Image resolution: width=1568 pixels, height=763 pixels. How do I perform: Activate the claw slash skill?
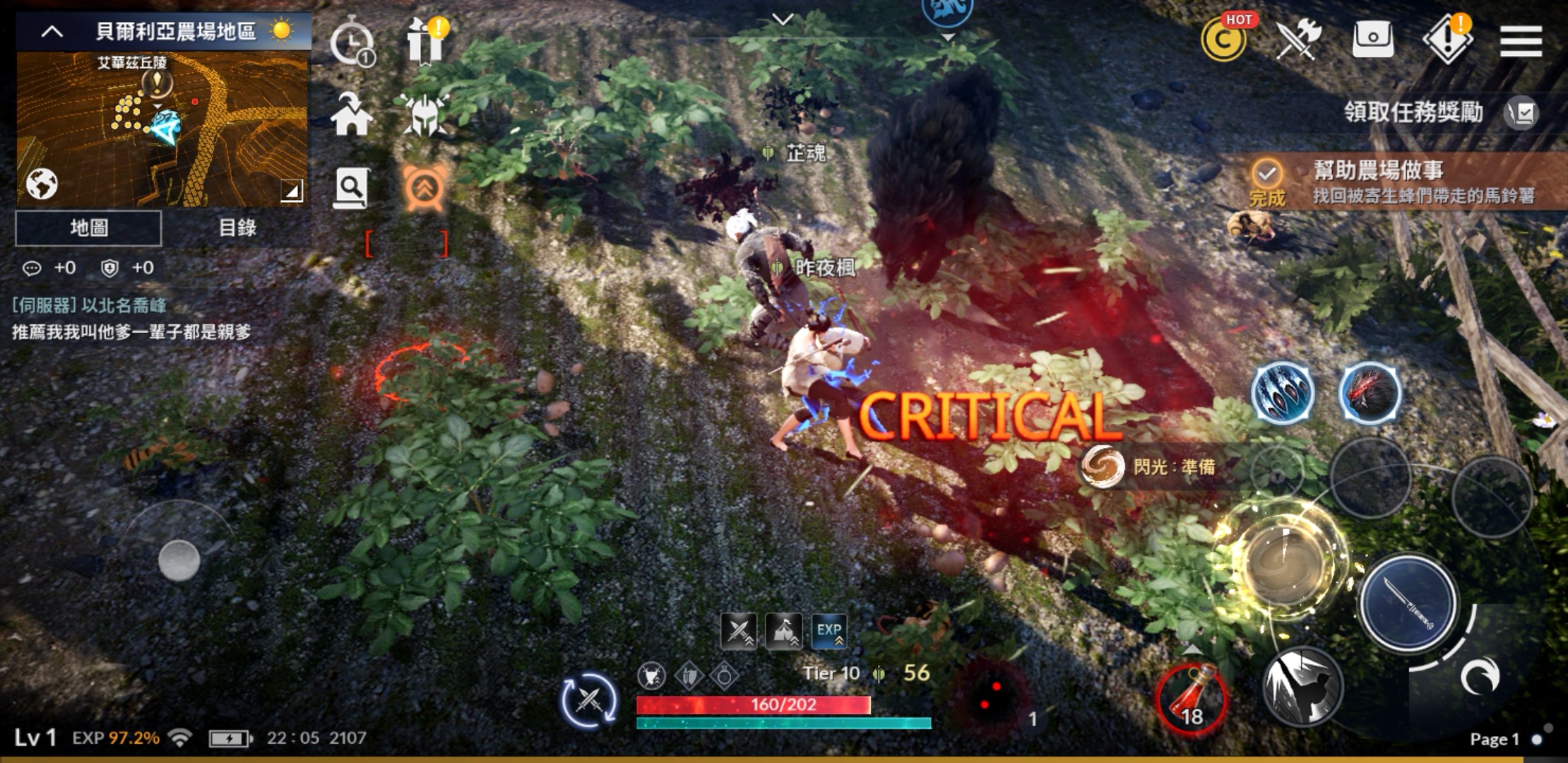(1282, 393)
